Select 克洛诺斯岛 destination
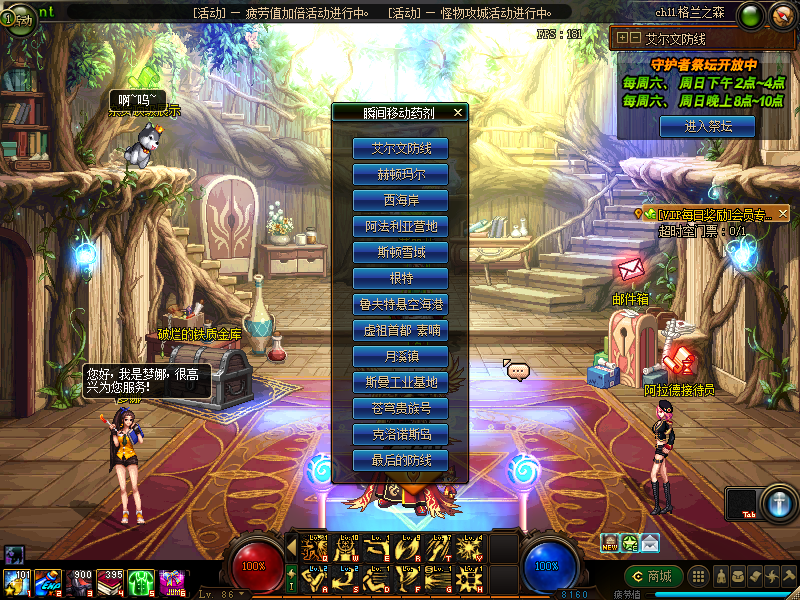This screenshot has height=600, width=800. click(400, 434)
